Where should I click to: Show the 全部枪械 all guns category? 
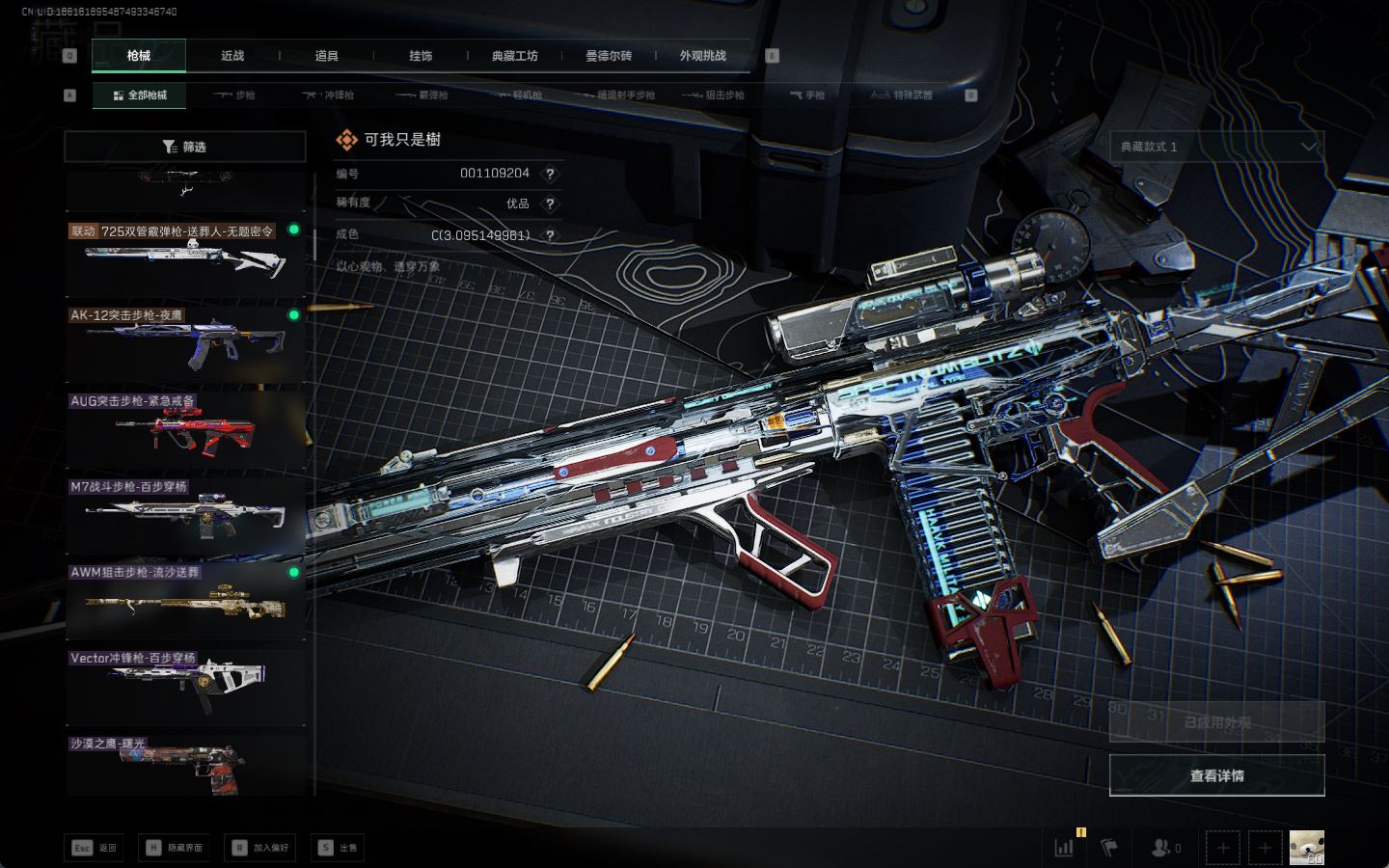(x=140, y=95)
